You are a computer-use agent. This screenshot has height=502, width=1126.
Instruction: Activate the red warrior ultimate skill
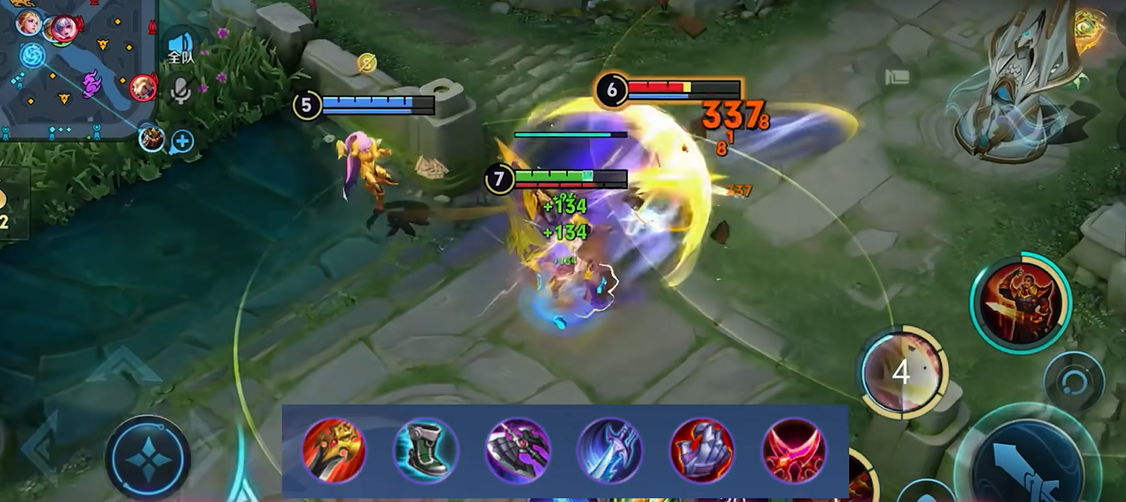[1020, 303]
